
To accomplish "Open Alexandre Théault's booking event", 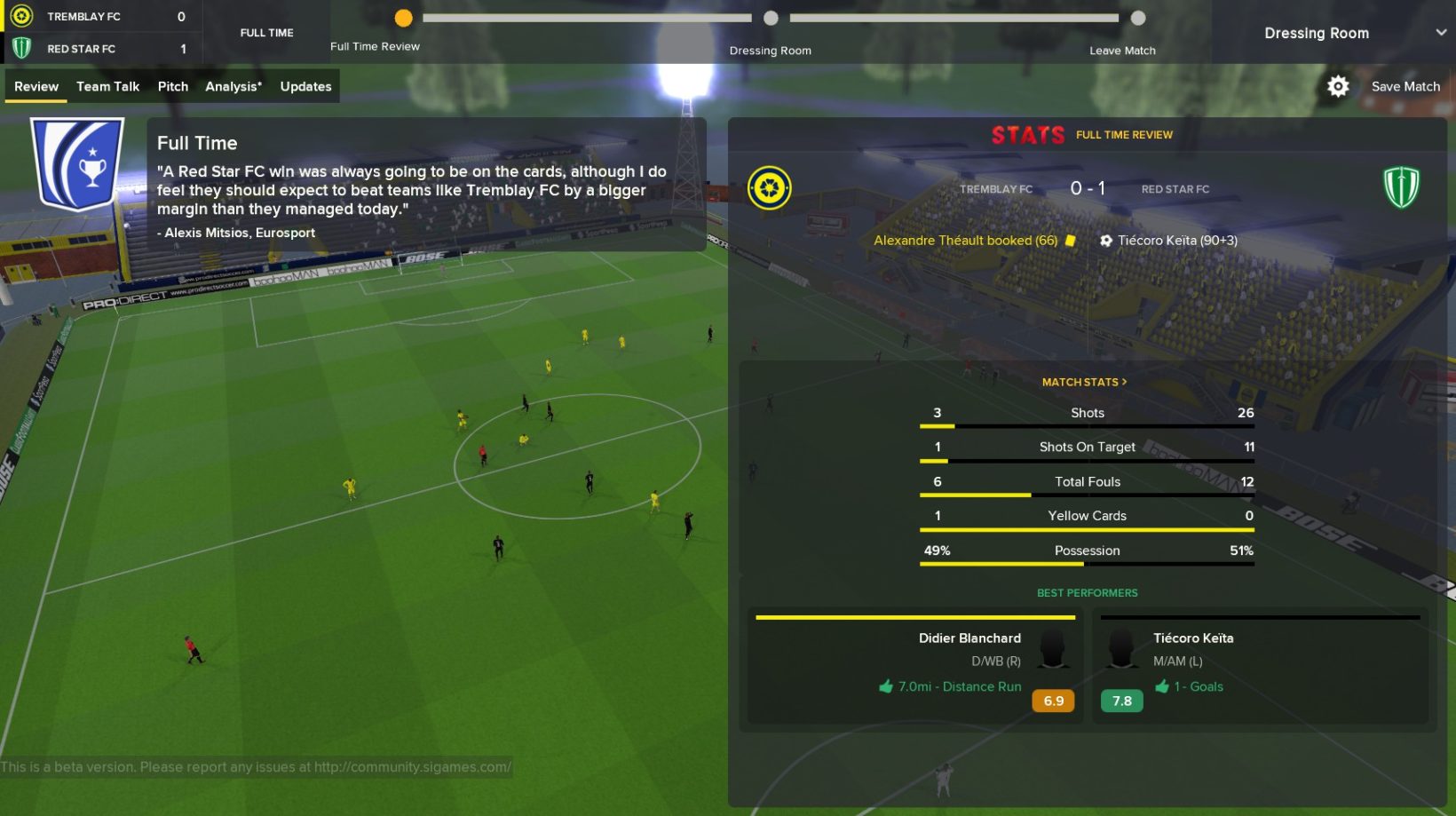I will (x=966, y=241).
